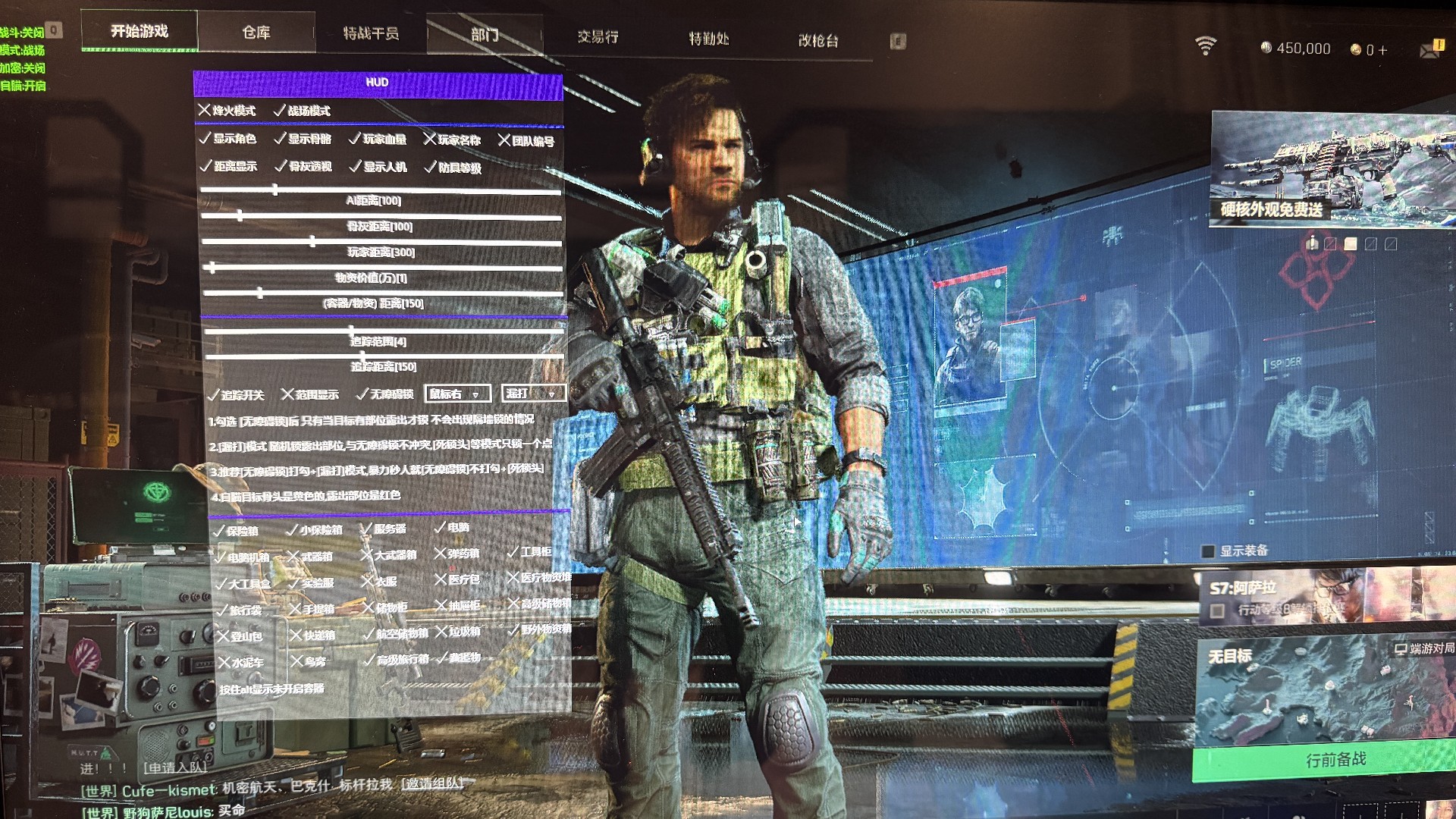
Task: Switch to the 开始游戏 tab
Action: click(x=140, y=31)
